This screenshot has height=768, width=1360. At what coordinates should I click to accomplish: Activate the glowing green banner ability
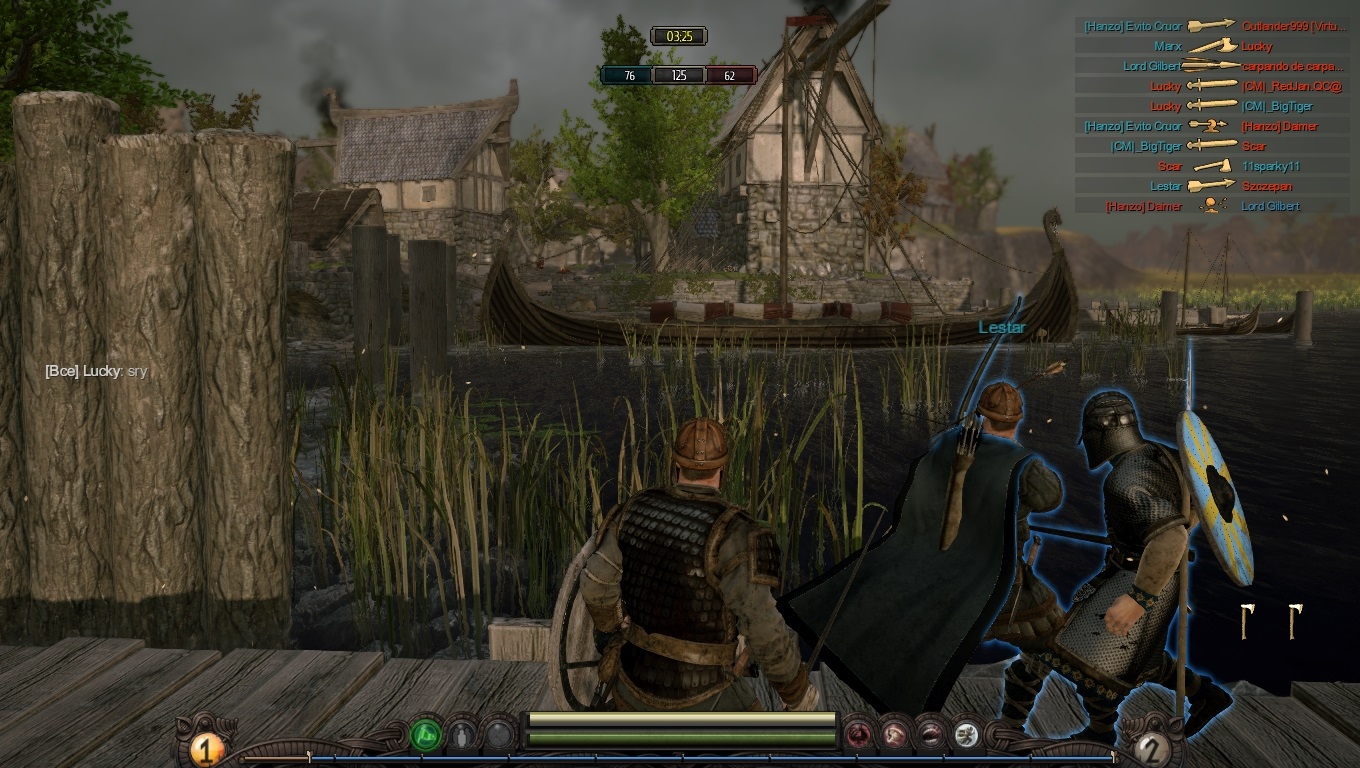pos(426,737)
